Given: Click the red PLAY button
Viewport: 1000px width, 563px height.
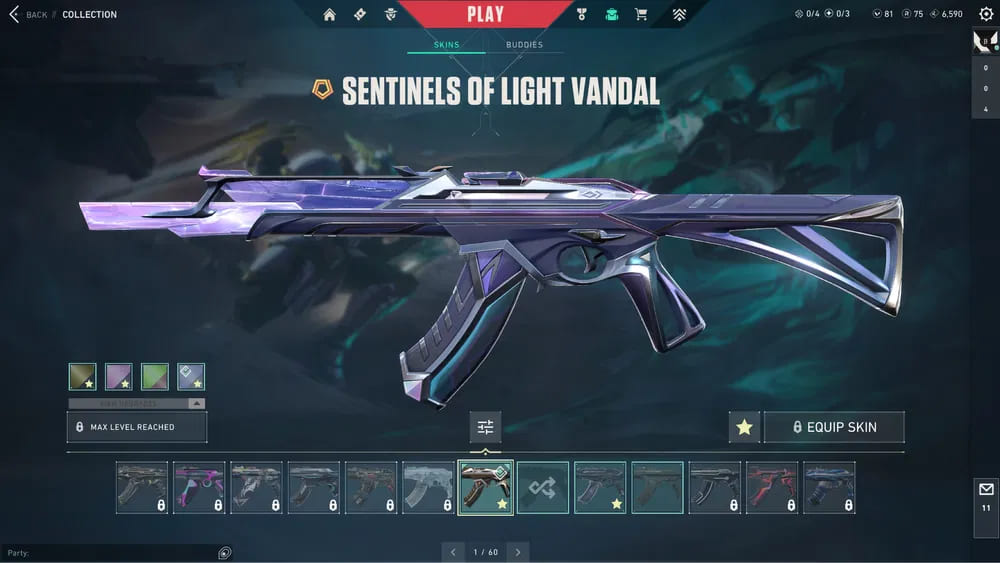Looking at the screenshot, I should click(x=485, y=15).
